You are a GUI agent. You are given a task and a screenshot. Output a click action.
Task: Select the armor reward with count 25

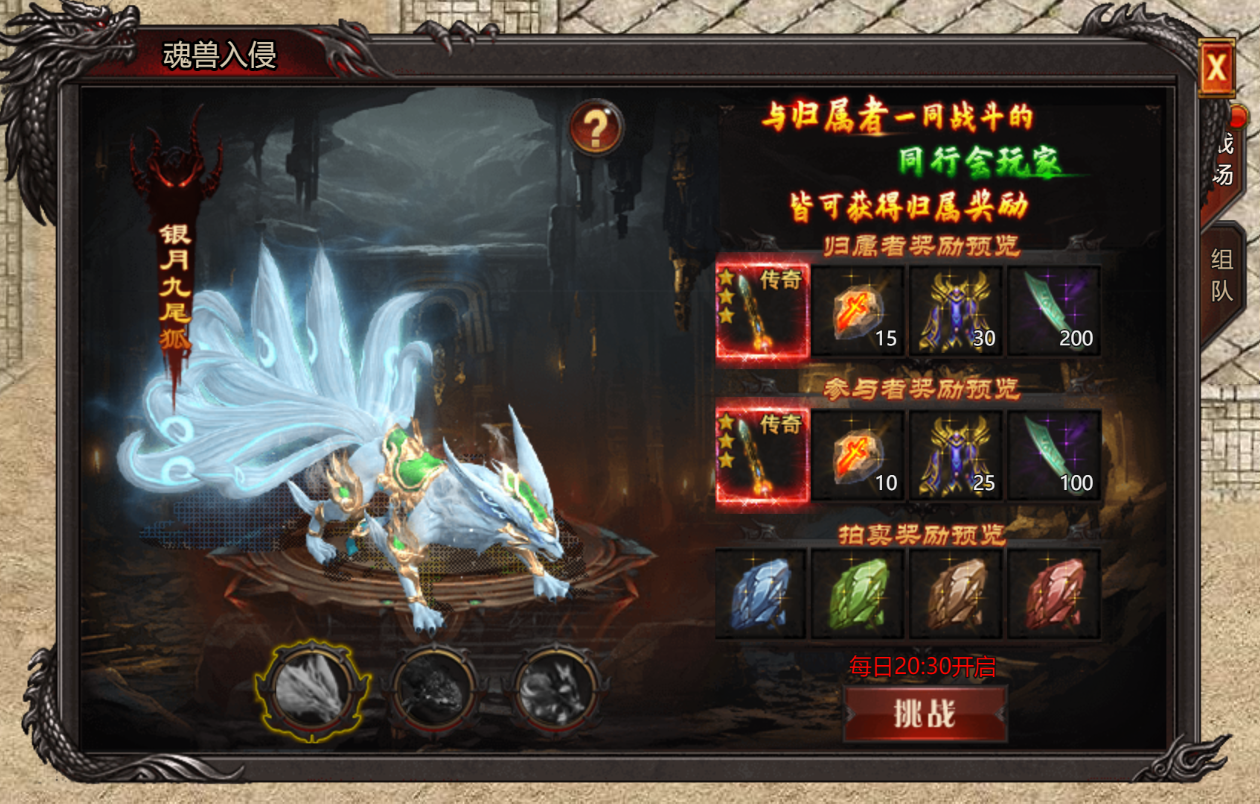955,455
